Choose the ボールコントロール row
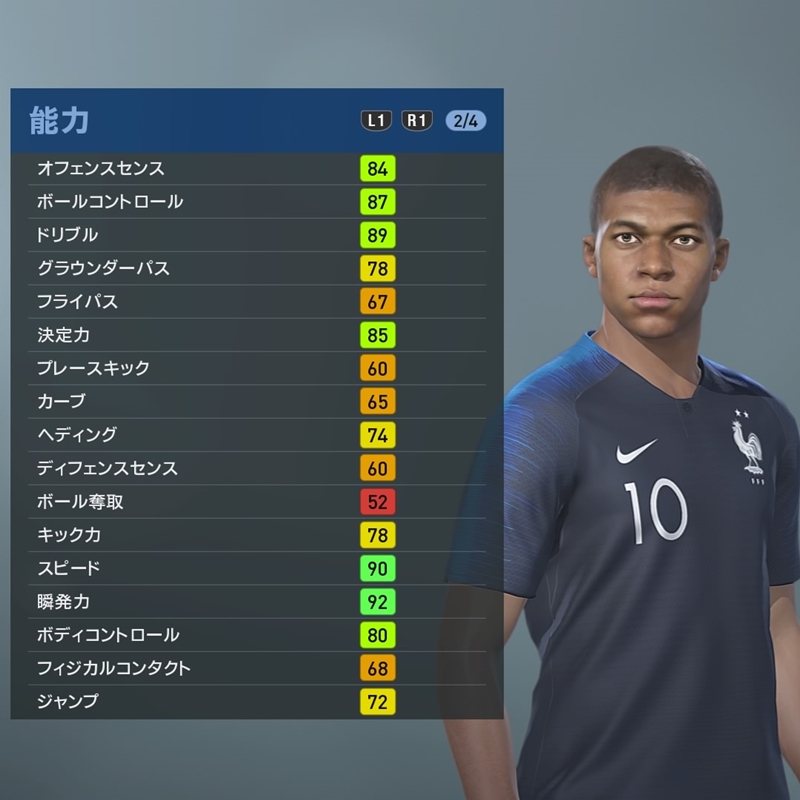The width and height of the screenshot is (800, 800). pyautogui.click(x=256, y=201)
